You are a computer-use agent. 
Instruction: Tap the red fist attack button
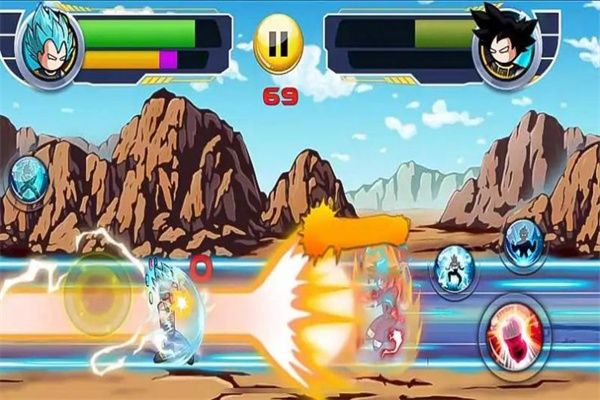(x=514, y=332)
